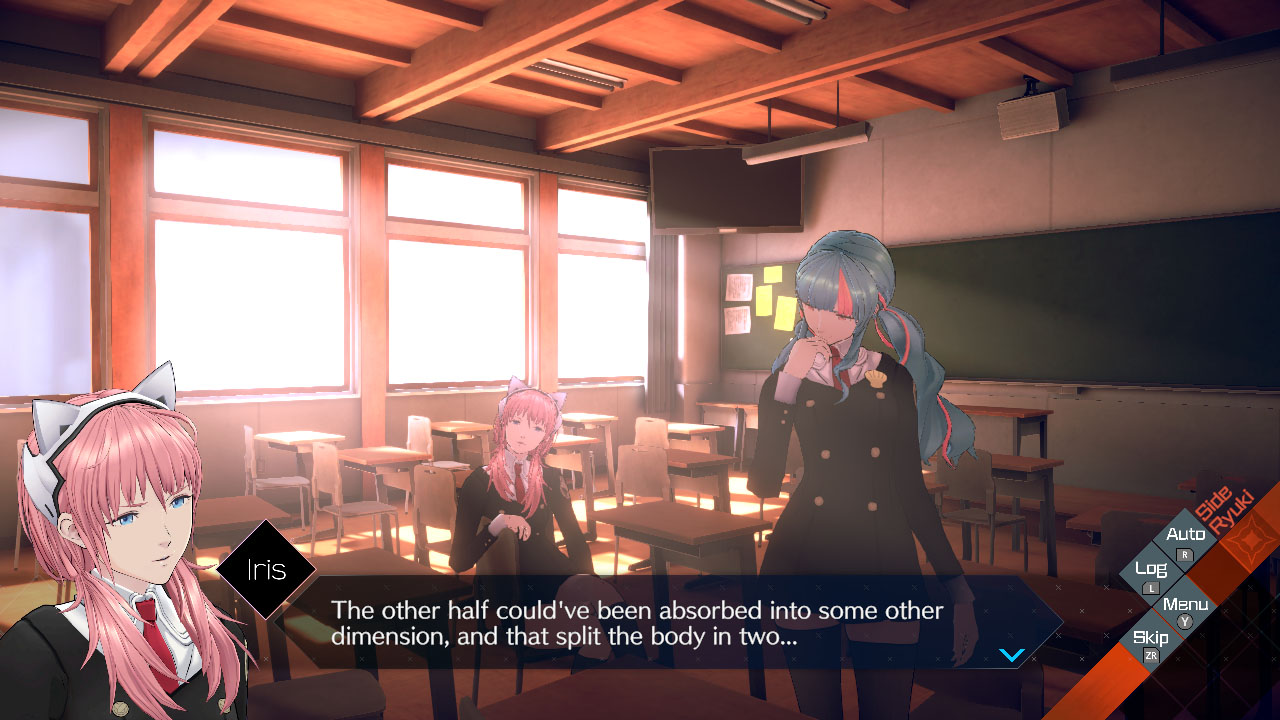Screen dimensions: 1280x720
Task: Toggle Auto text advance mode
Action: pyautogui.click(x=1187, y=532)
